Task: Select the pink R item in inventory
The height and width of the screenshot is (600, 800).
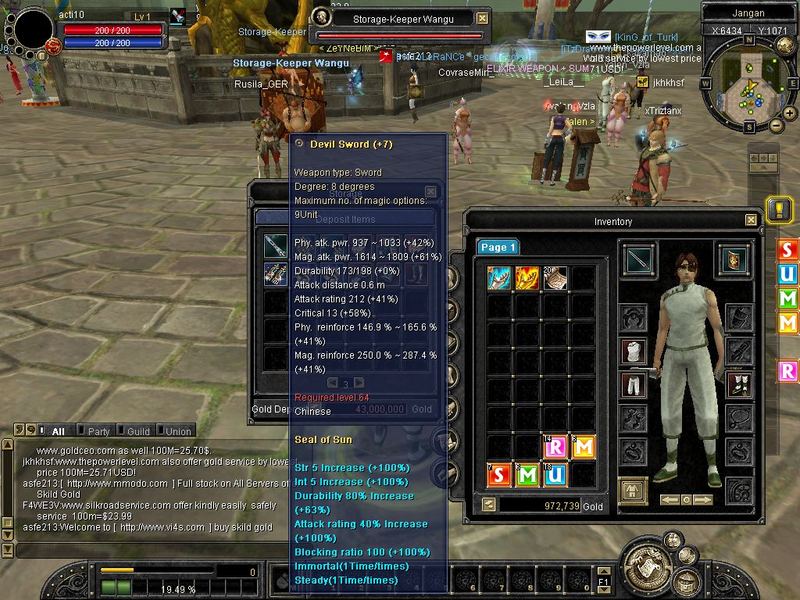Action: (x=555, y=446)
